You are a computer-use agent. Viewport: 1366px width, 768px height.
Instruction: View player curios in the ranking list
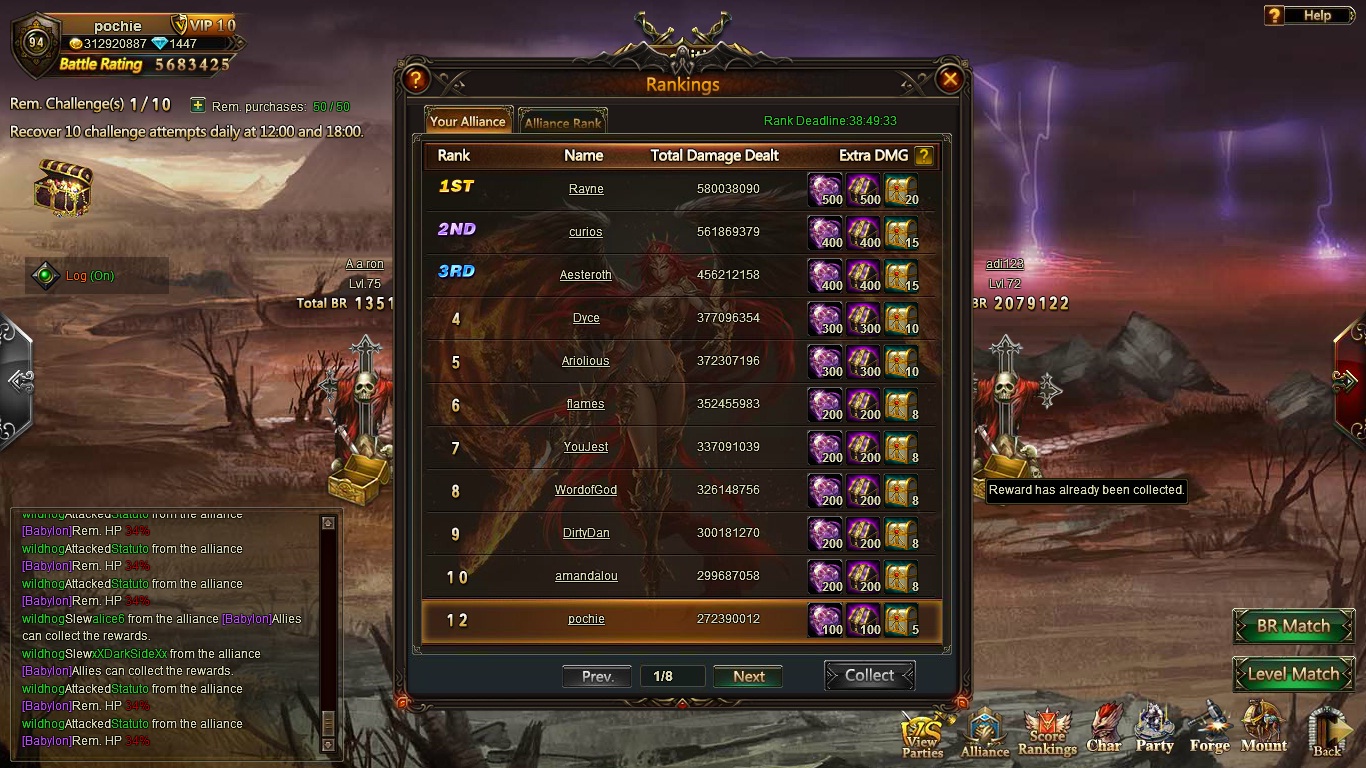586,232
